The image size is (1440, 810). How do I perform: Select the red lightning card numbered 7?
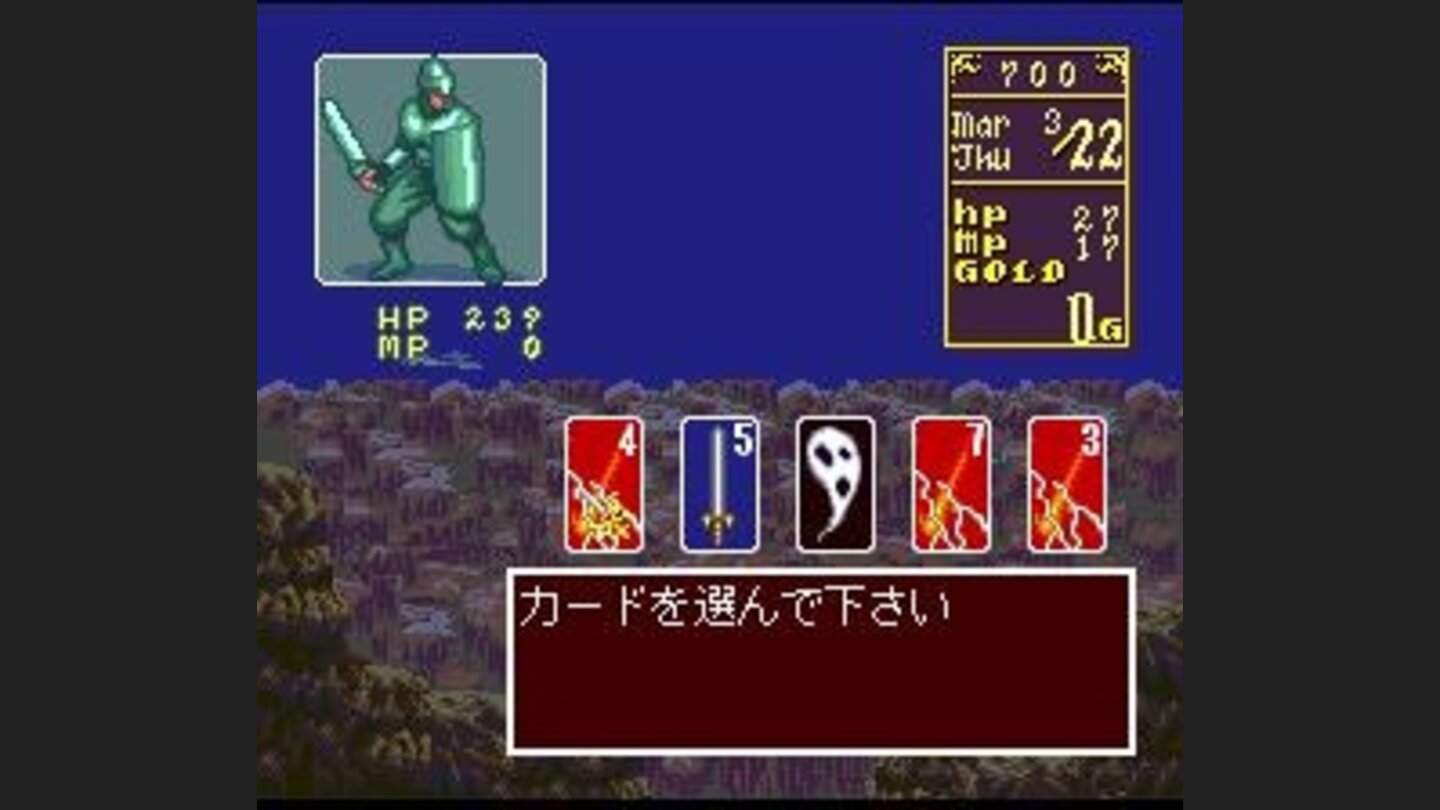948,485
